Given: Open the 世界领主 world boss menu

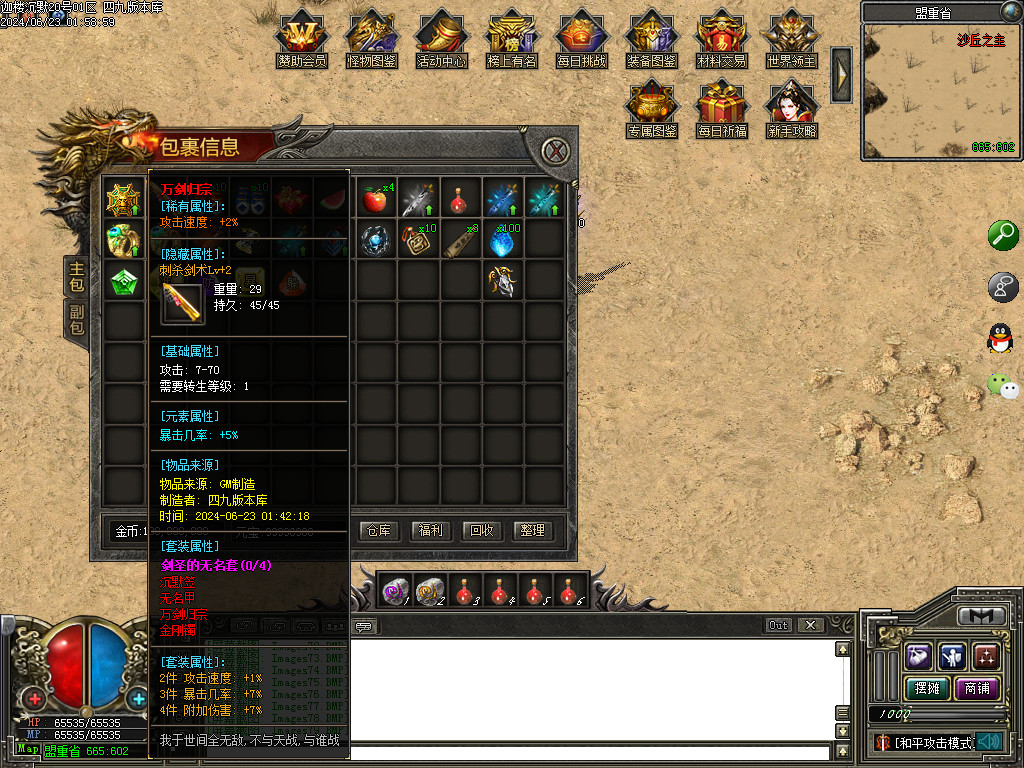Looking at the screenshot, I should click(792, 40).
